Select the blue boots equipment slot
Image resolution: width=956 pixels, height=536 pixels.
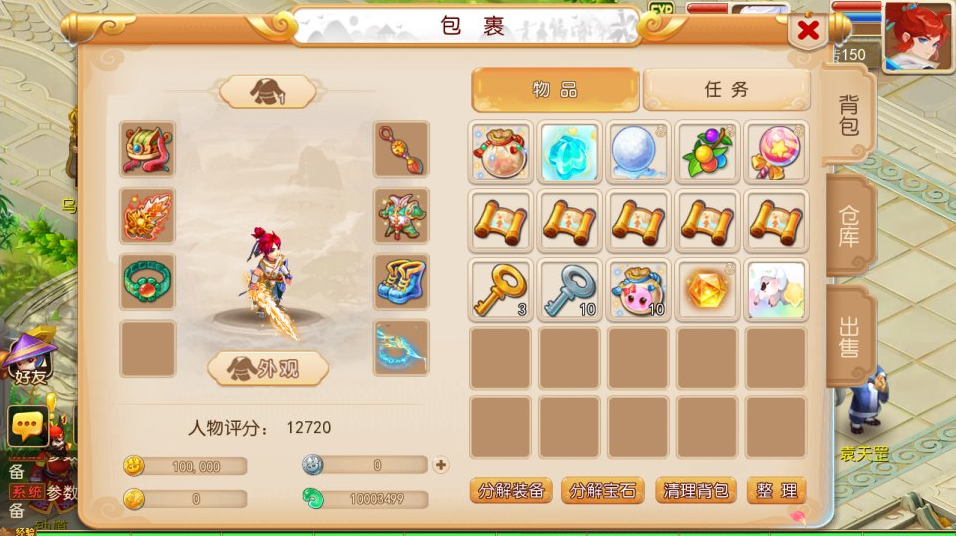point(402,281)
